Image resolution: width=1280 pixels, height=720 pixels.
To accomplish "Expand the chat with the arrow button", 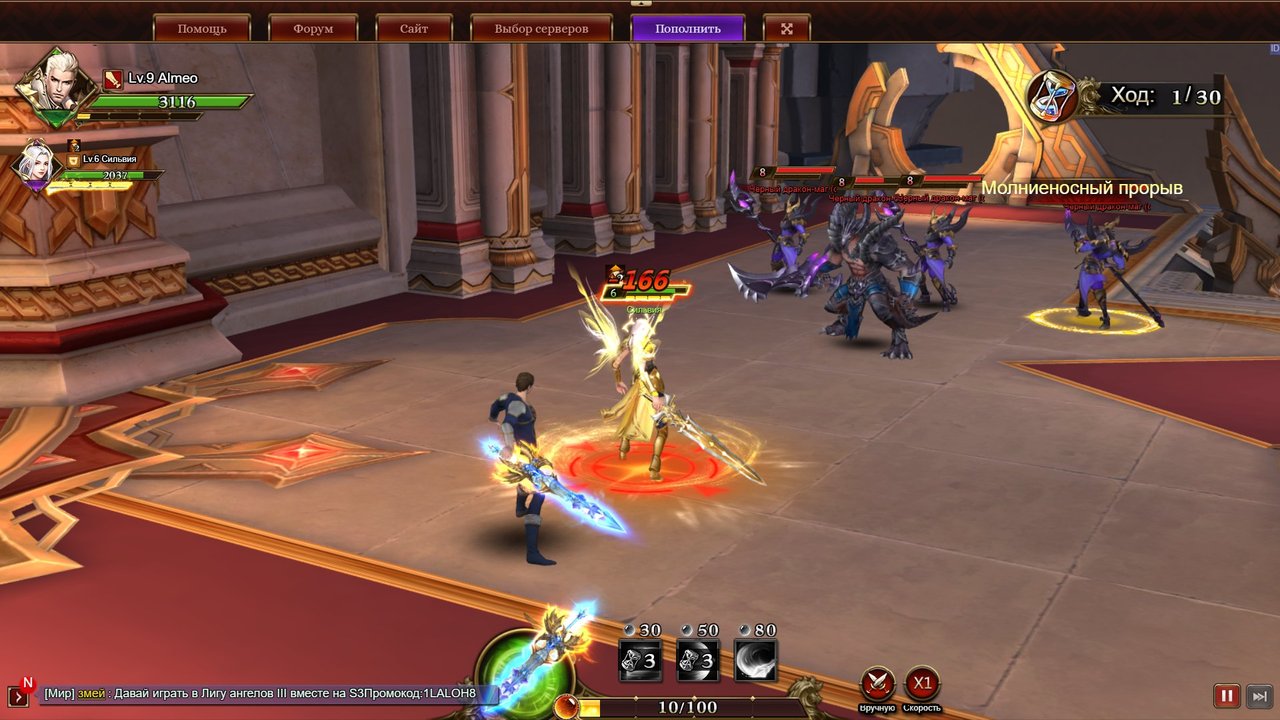I will (18, 696).
